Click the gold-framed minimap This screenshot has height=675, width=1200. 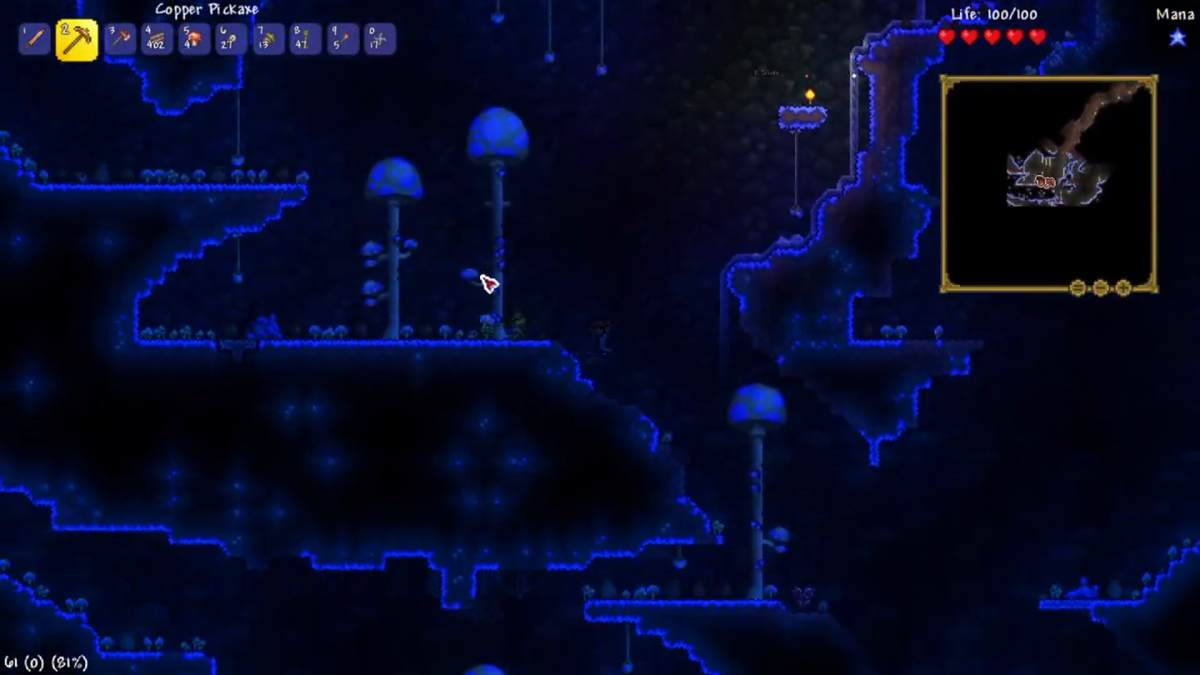[x=1048, y=183]
